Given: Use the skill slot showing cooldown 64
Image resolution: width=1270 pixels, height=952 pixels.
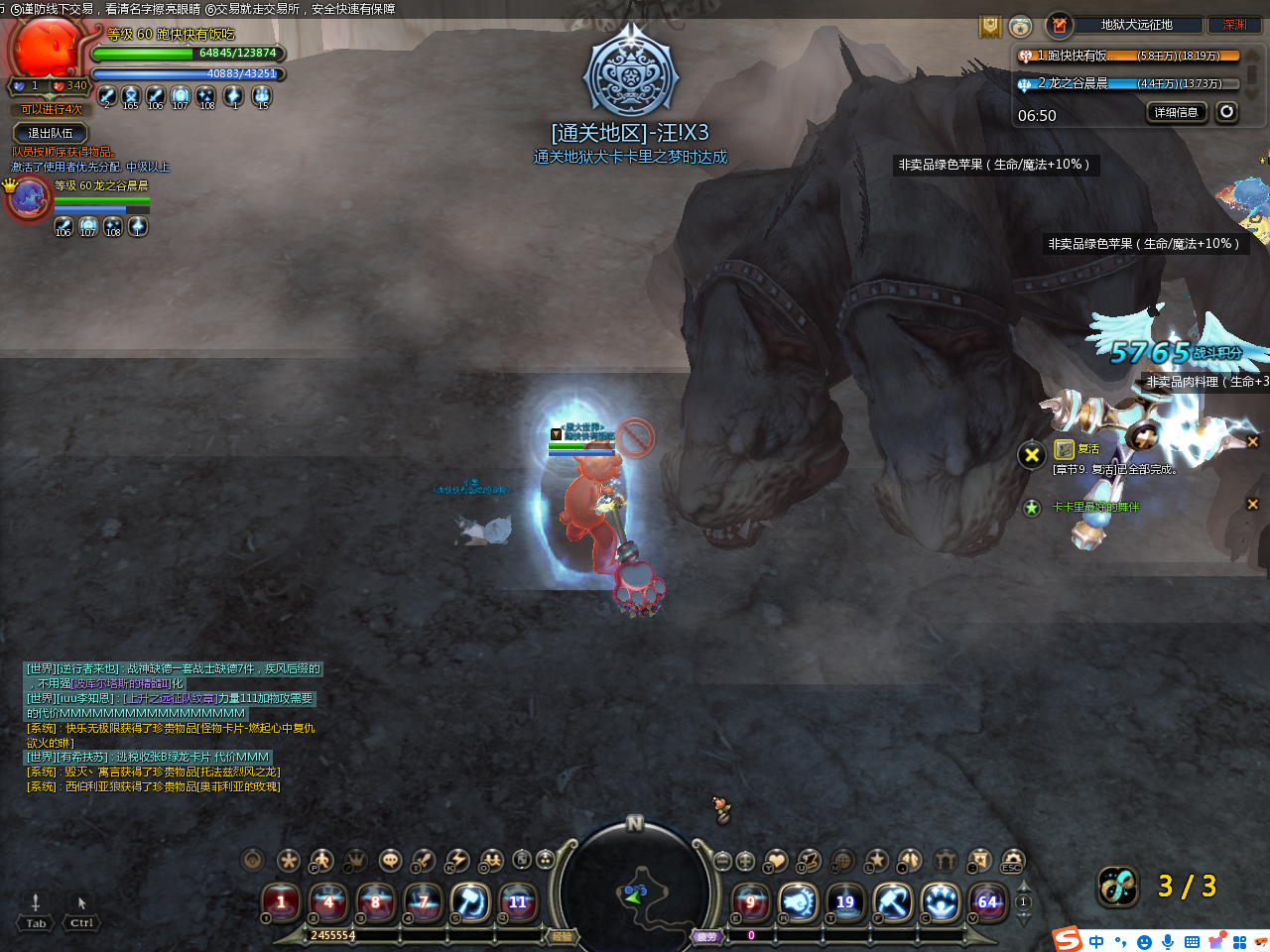Looking at the screenshot, I should pos(987,901).
